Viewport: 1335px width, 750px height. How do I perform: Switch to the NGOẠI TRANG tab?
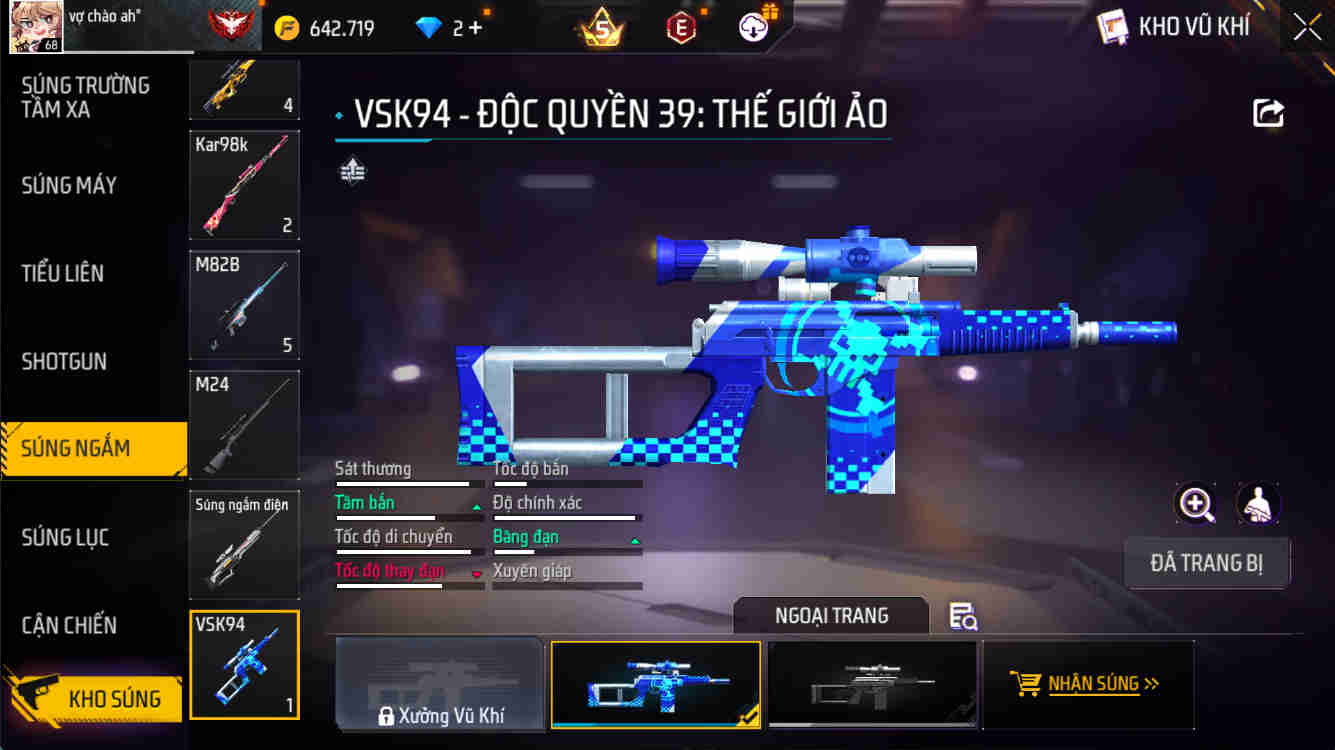(832, 616)
